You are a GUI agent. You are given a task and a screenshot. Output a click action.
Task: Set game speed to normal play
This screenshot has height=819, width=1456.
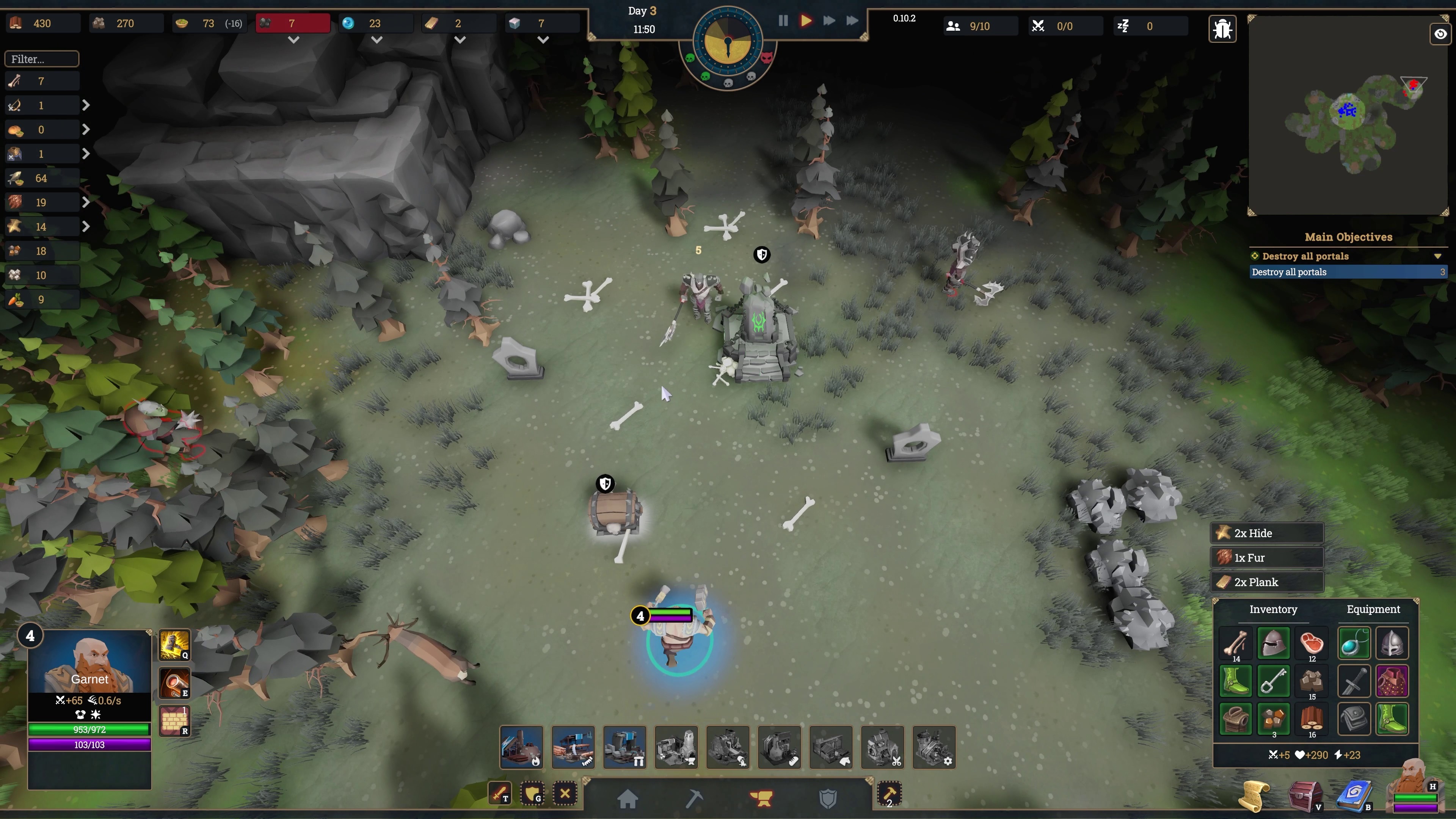pyautogui.click(x=806, y=21)
